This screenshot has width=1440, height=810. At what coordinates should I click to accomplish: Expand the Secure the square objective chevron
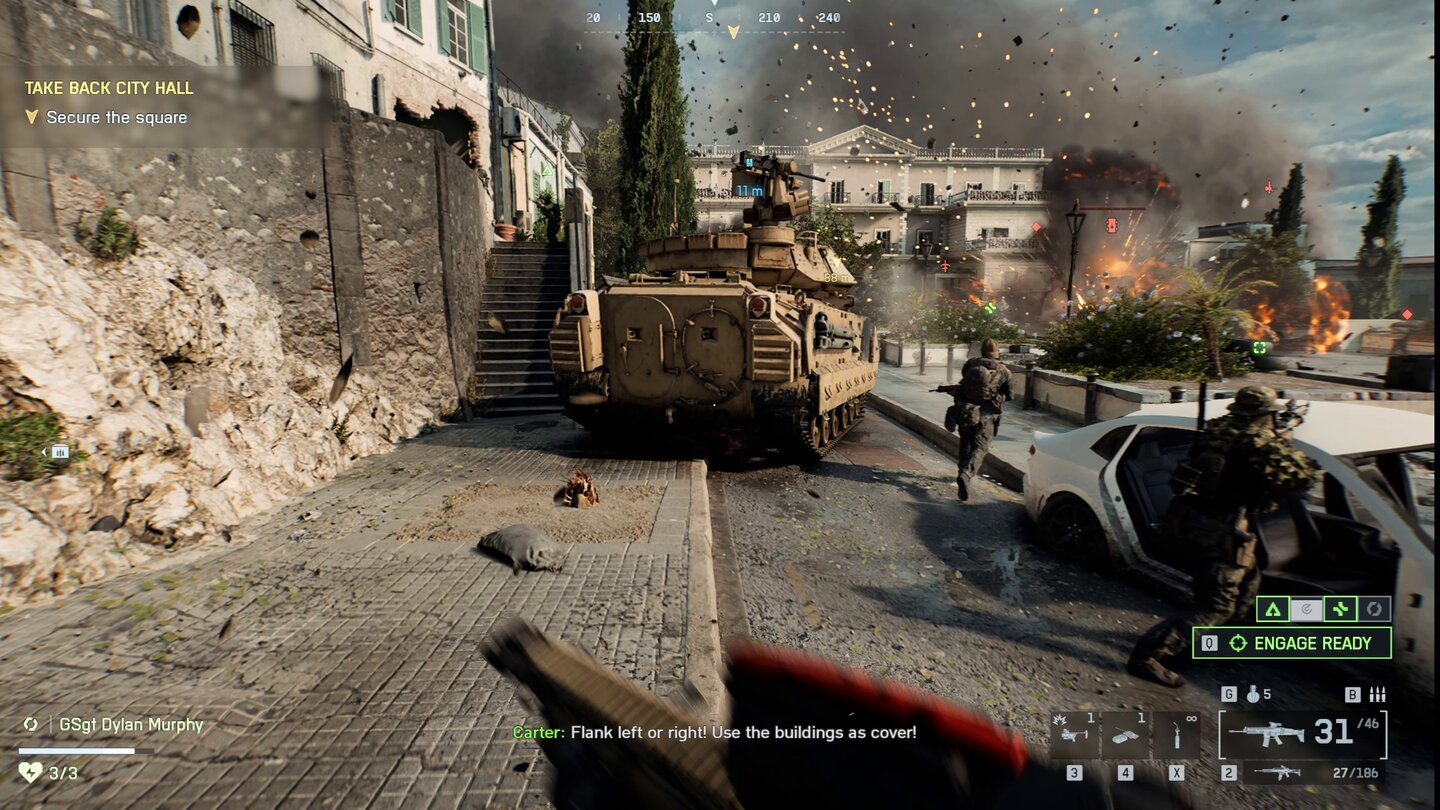pyautogui.click(x=34, y=117)
